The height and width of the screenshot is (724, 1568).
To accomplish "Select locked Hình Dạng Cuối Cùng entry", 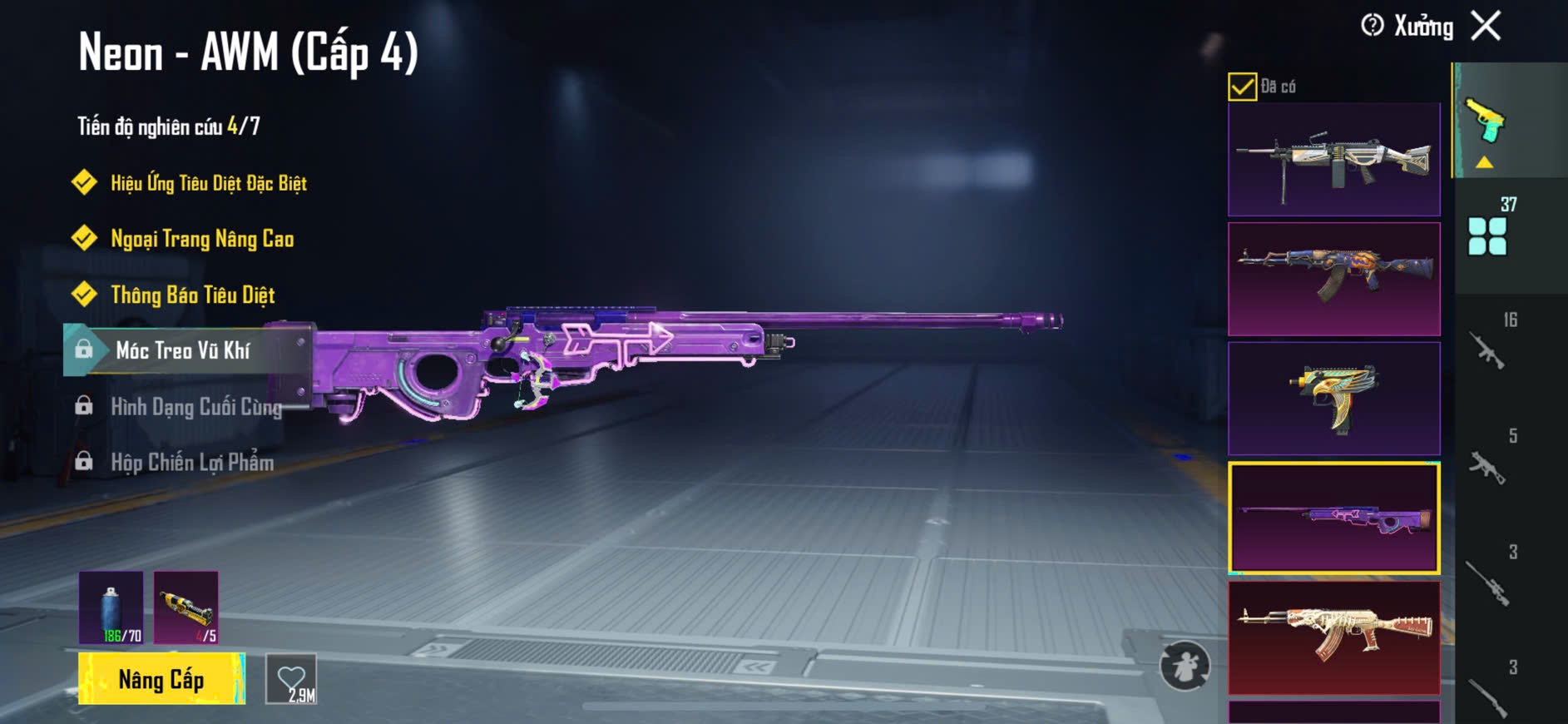I will [x=195, y=406].
